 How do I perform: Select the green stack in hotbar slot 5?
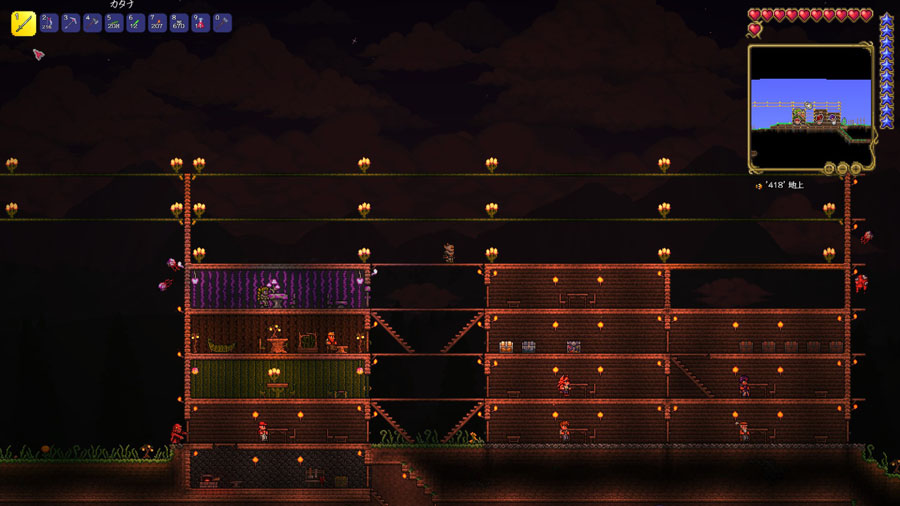pos(114,23)
